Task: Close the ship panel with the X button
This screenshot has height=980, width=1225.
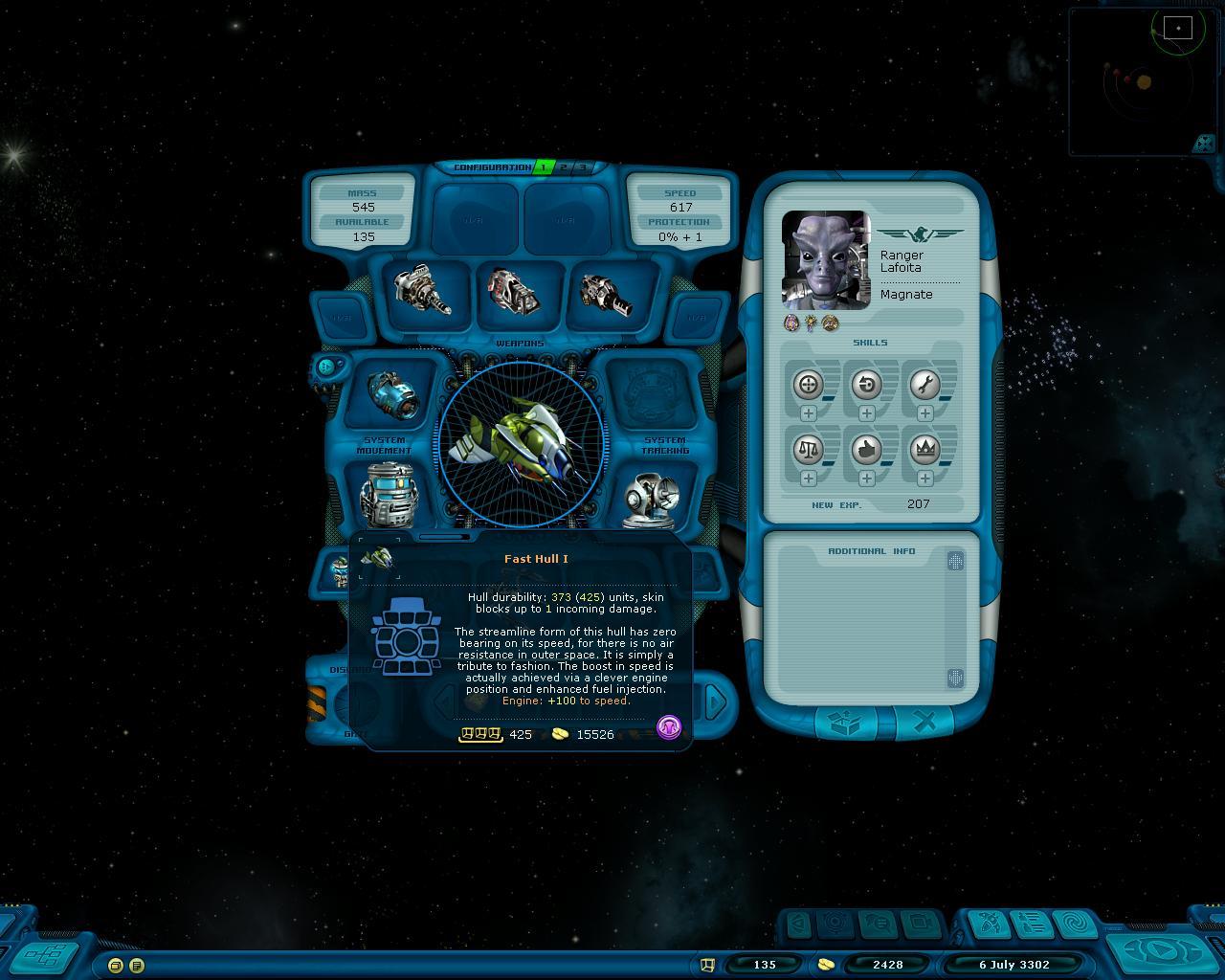Action: [x=924, y=724]
